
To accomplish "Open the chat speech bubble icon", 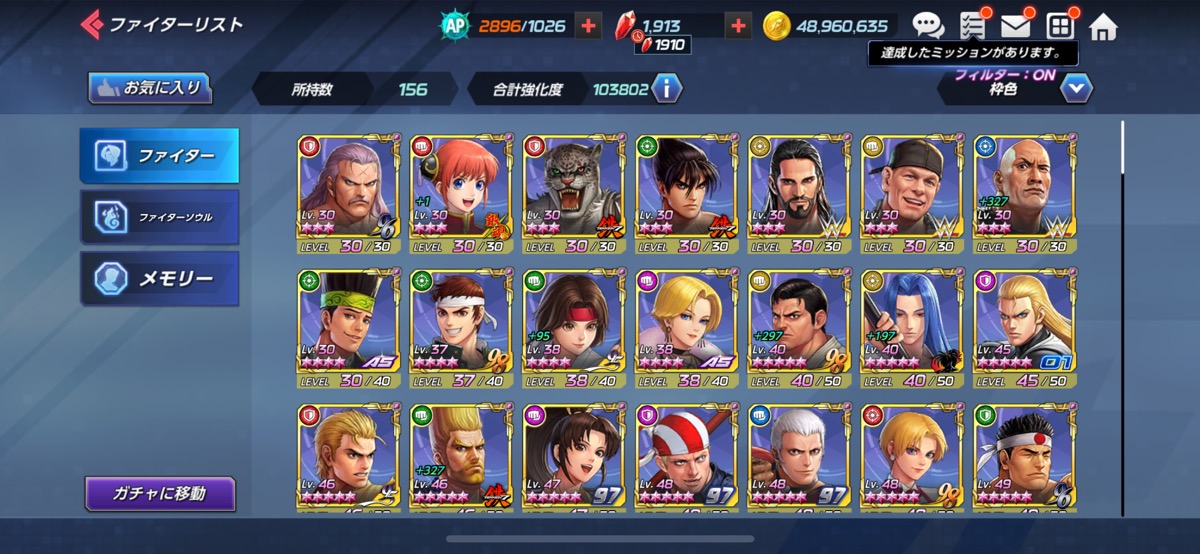I will (x=928, y=26).
